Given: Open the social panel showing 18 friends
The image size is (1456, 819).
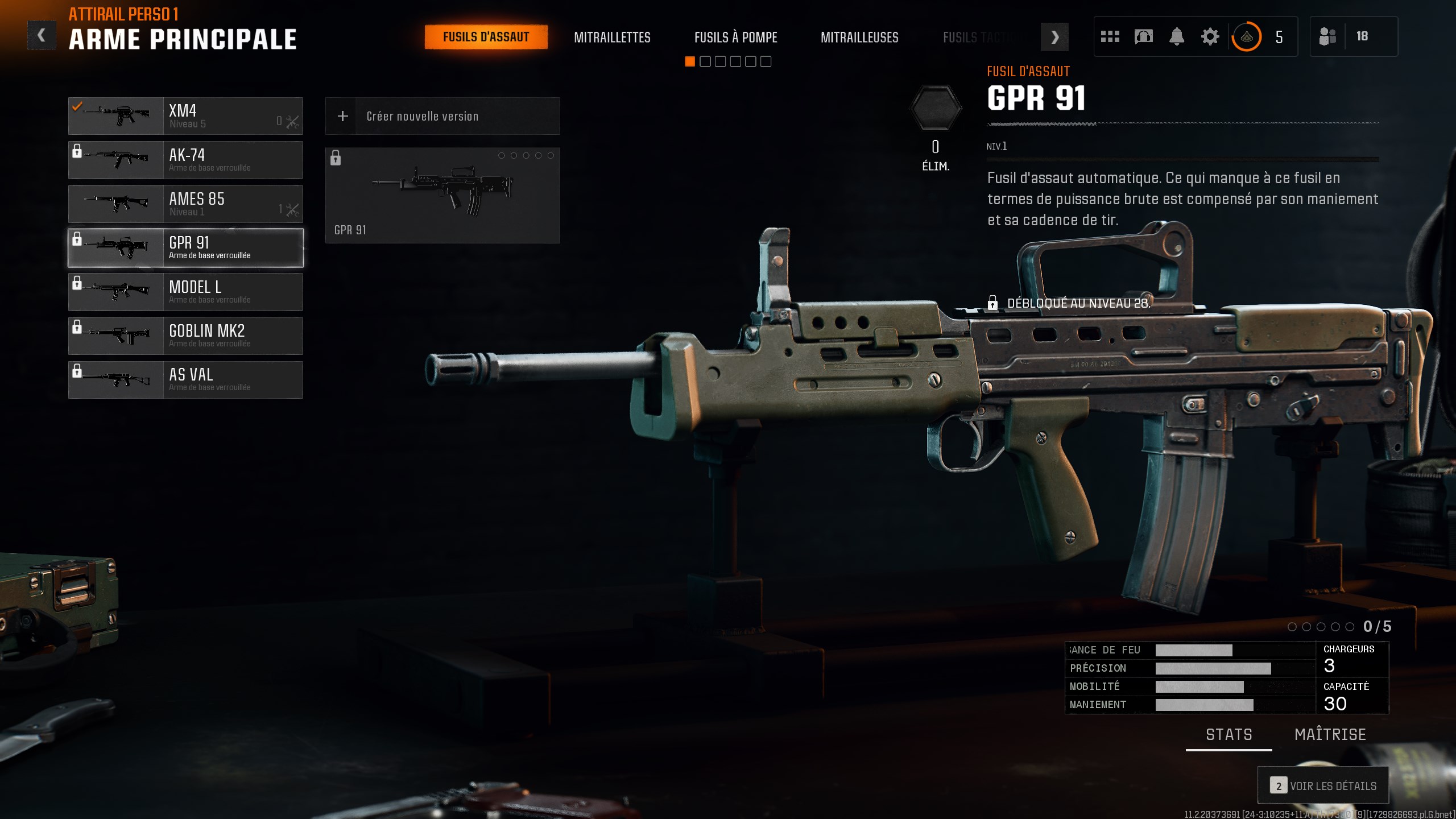Looking at the screenshot, I should click(x=1356, y=36).
